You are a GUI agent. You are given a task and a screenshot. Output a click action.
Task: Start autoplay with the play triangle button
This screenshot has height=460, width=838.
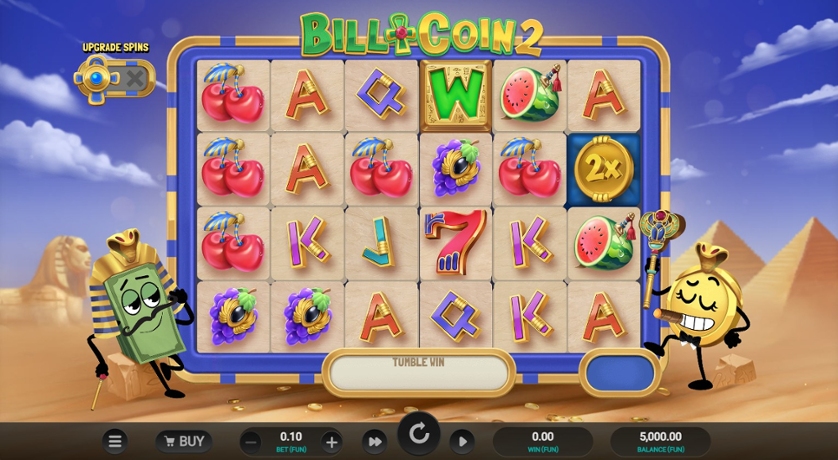click(x=461, y=441)
